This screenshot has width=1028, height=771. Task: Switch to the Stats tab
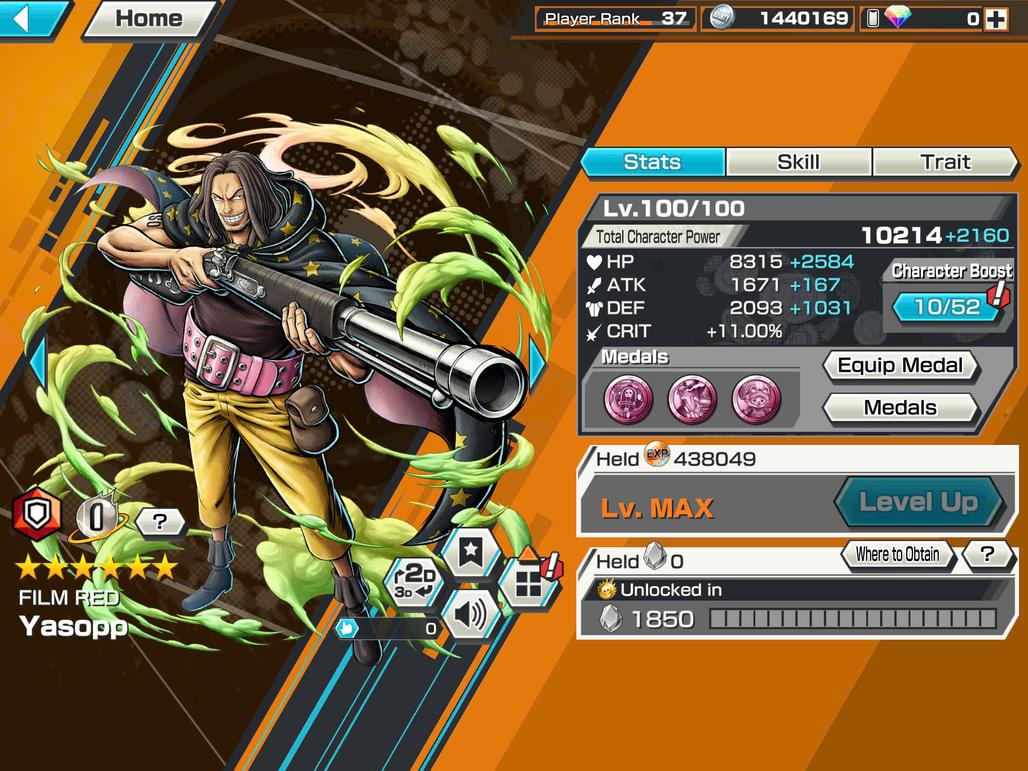pyautogui.click(x=652, y=162)
